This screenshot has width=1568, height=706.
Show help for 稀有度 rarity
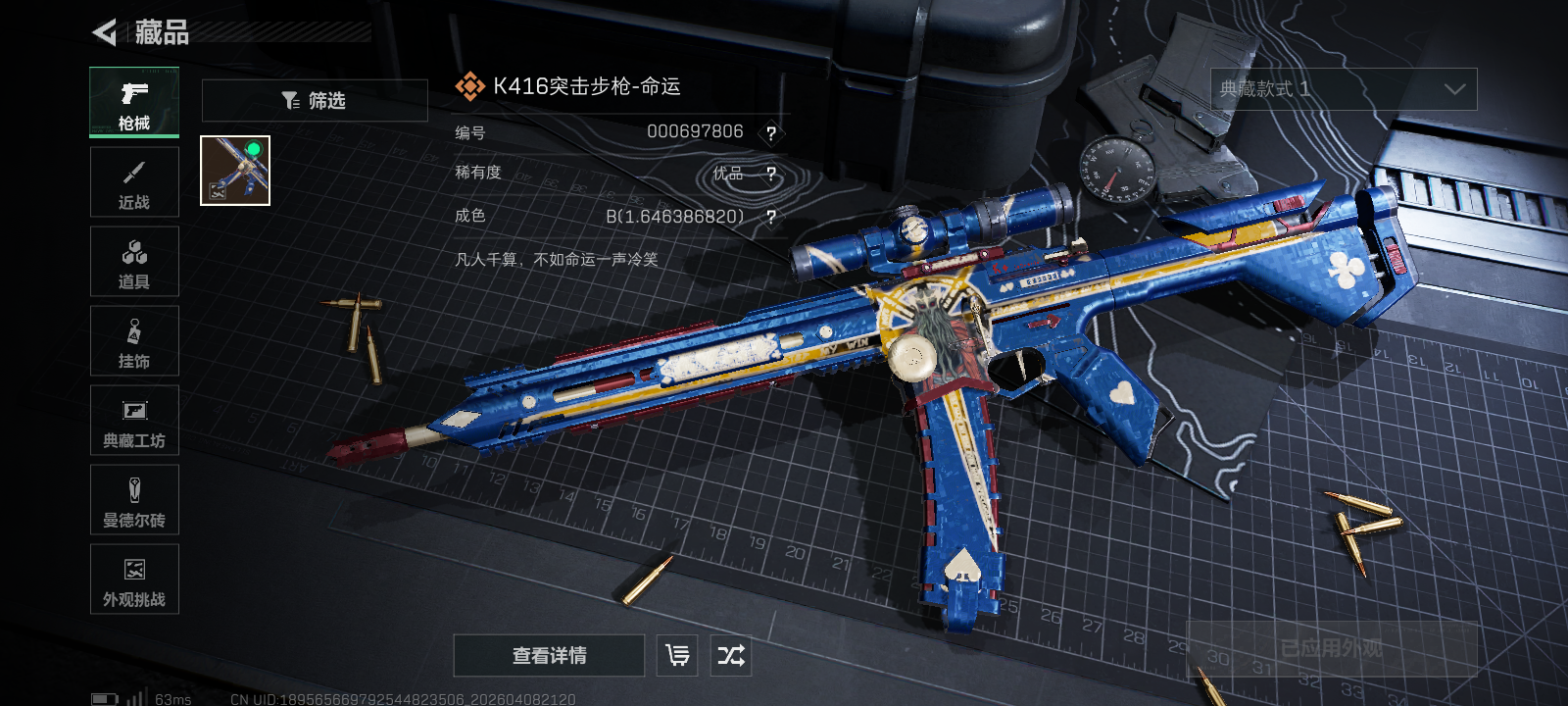[x=771, y=175]
